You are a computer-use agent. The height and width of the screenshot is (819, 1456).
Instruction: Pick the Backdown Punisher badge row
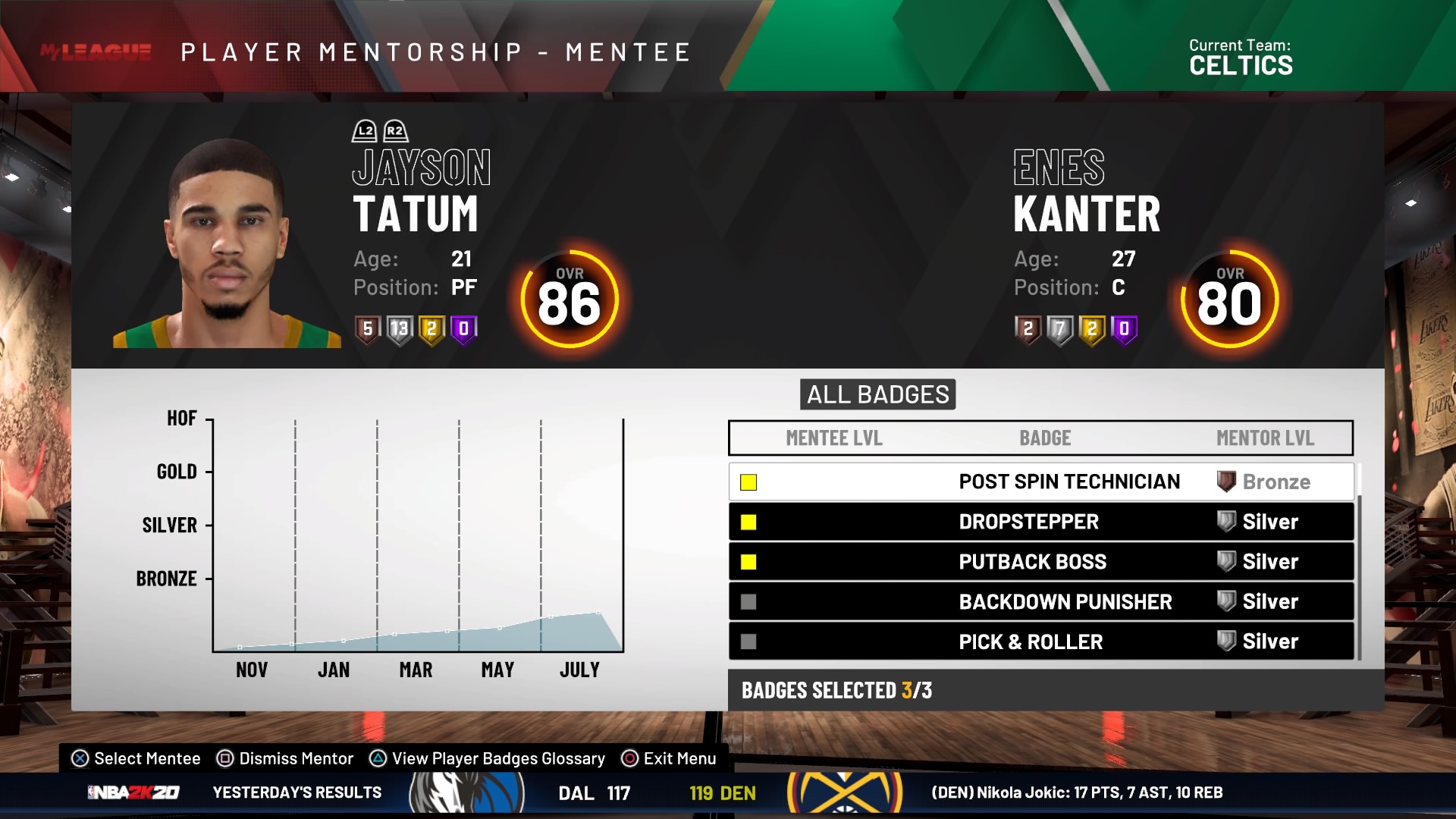[1040, 601]
